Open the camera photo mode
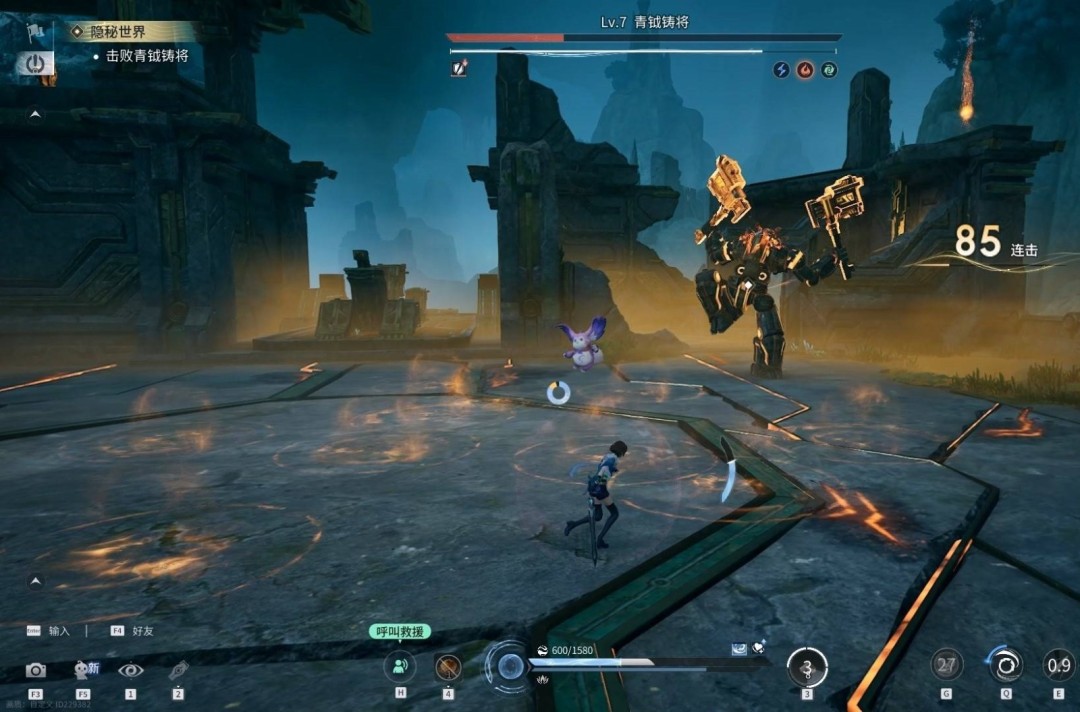 [36, 670]
